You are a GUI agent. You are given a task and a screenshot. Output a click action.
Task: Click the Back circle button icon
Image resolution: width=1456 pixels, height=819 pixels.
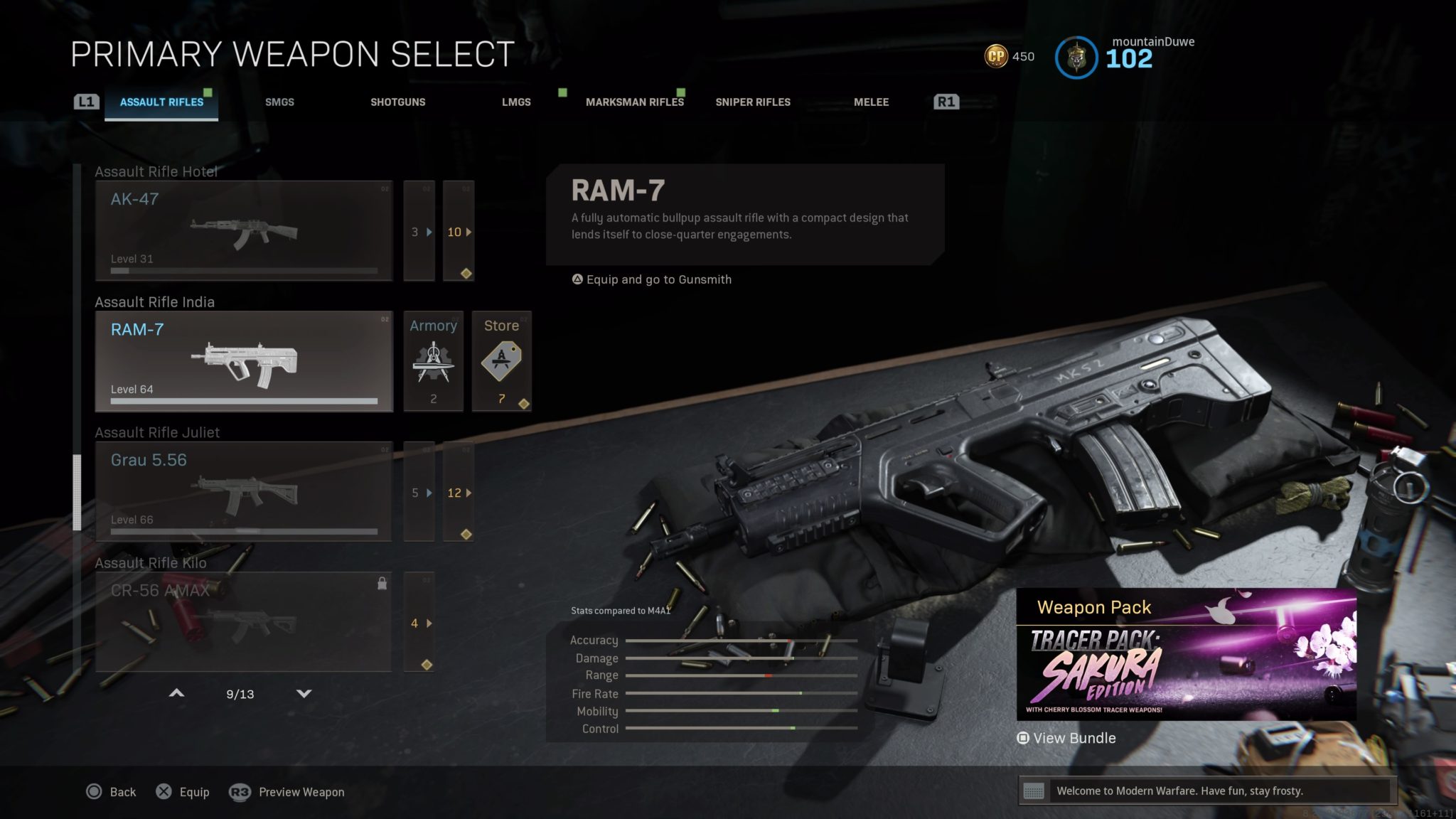[93, 791]
